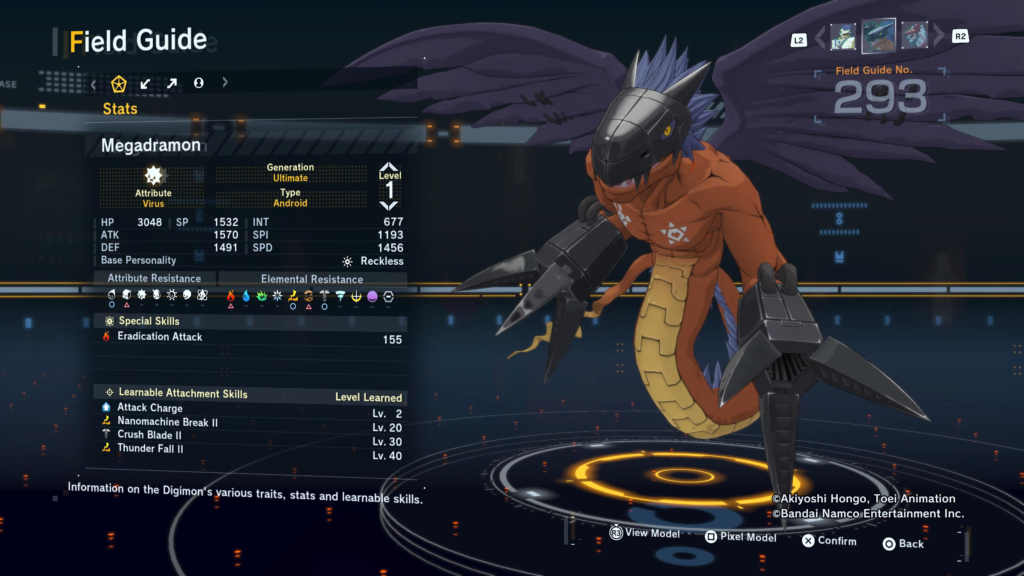The image size is (1024, 576).
Task: Pick the Crush Blade II skill row
Action: point(252,435)
